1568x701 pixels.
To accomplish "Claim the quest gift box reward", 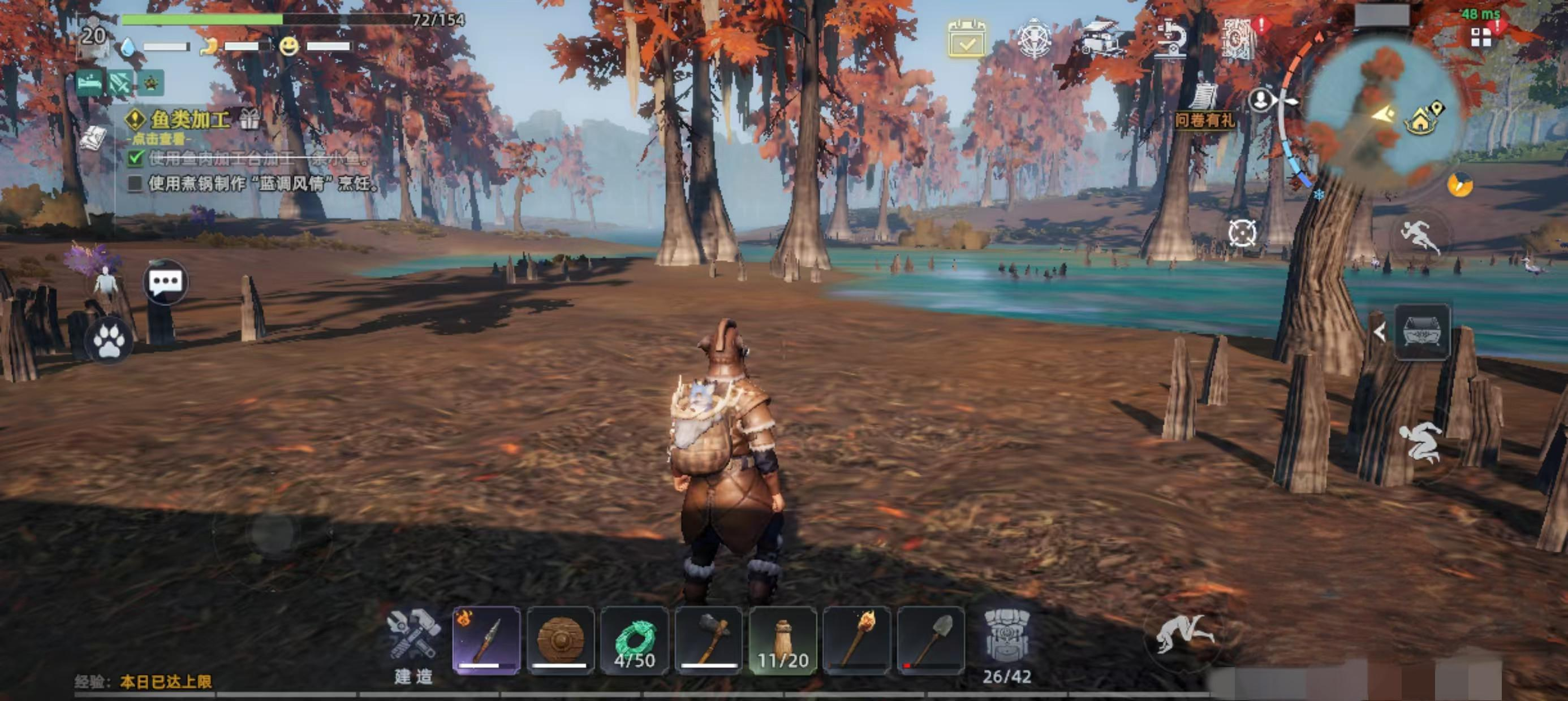I will [x=249, y=118].
